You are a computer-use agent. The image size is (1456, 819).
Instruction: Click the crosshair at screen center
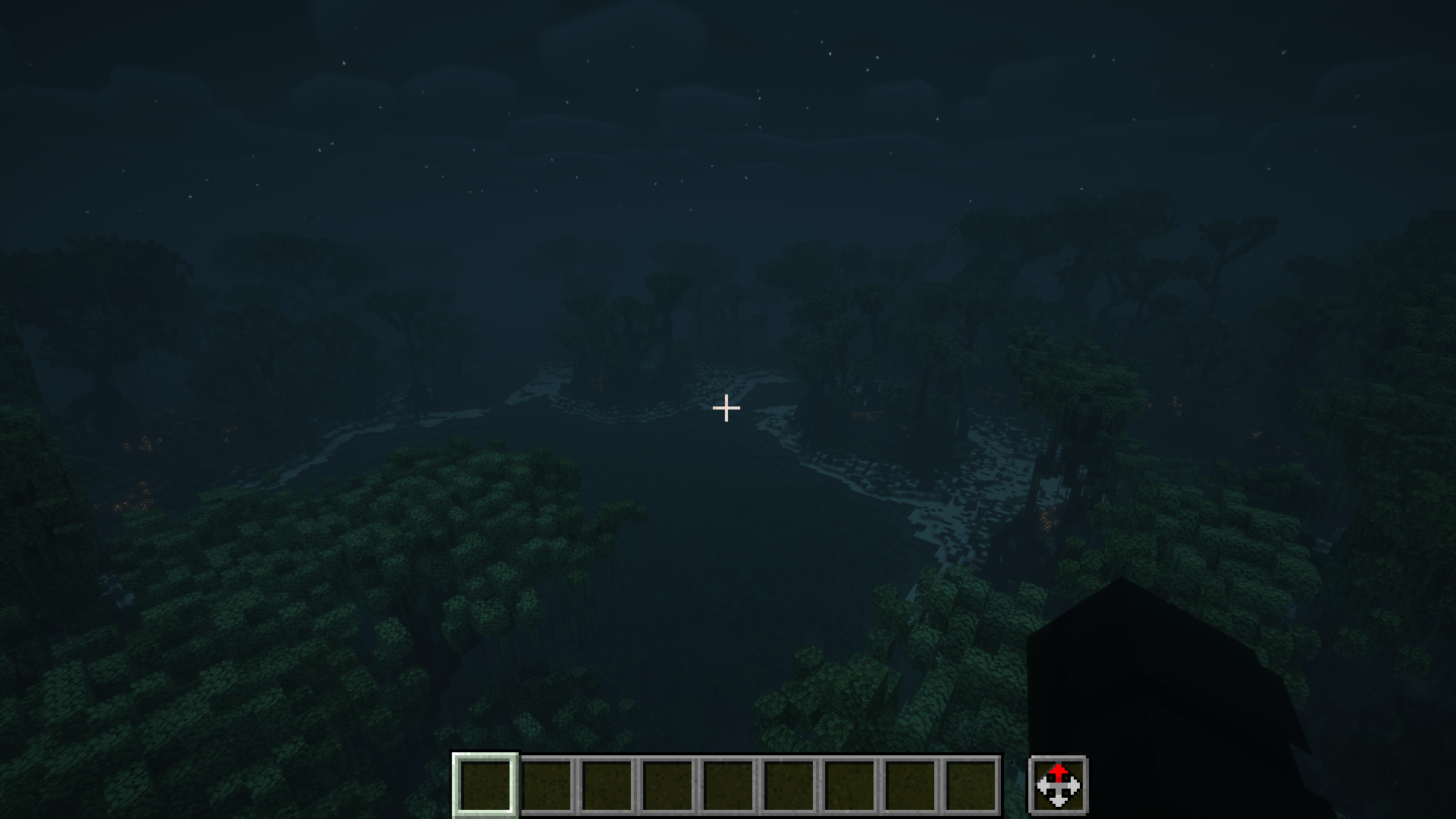point(726,408)
